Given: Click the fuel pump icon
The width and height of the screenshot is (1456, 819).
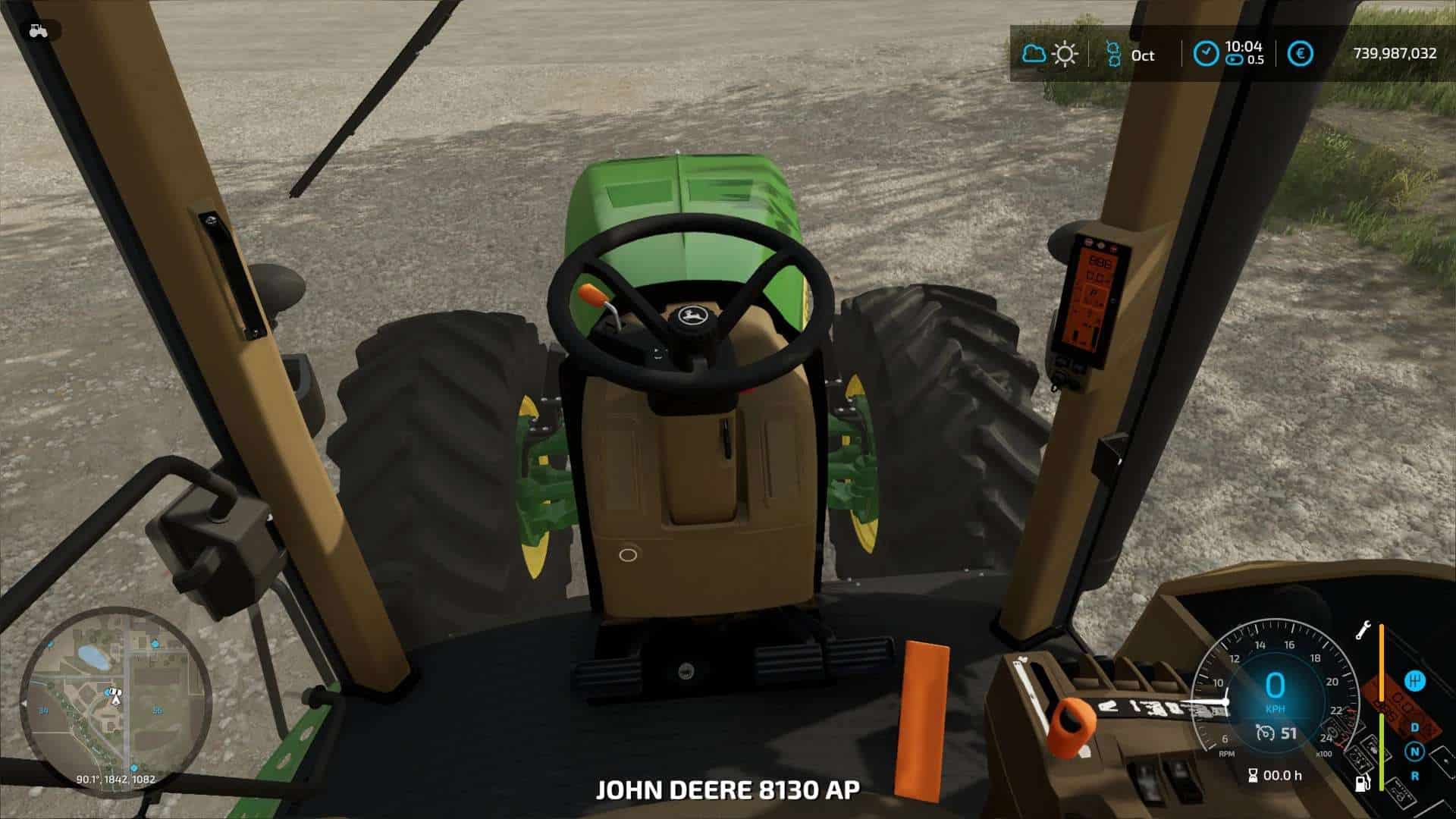Looking at the screenshot, I should click(x=1363, y=783).
